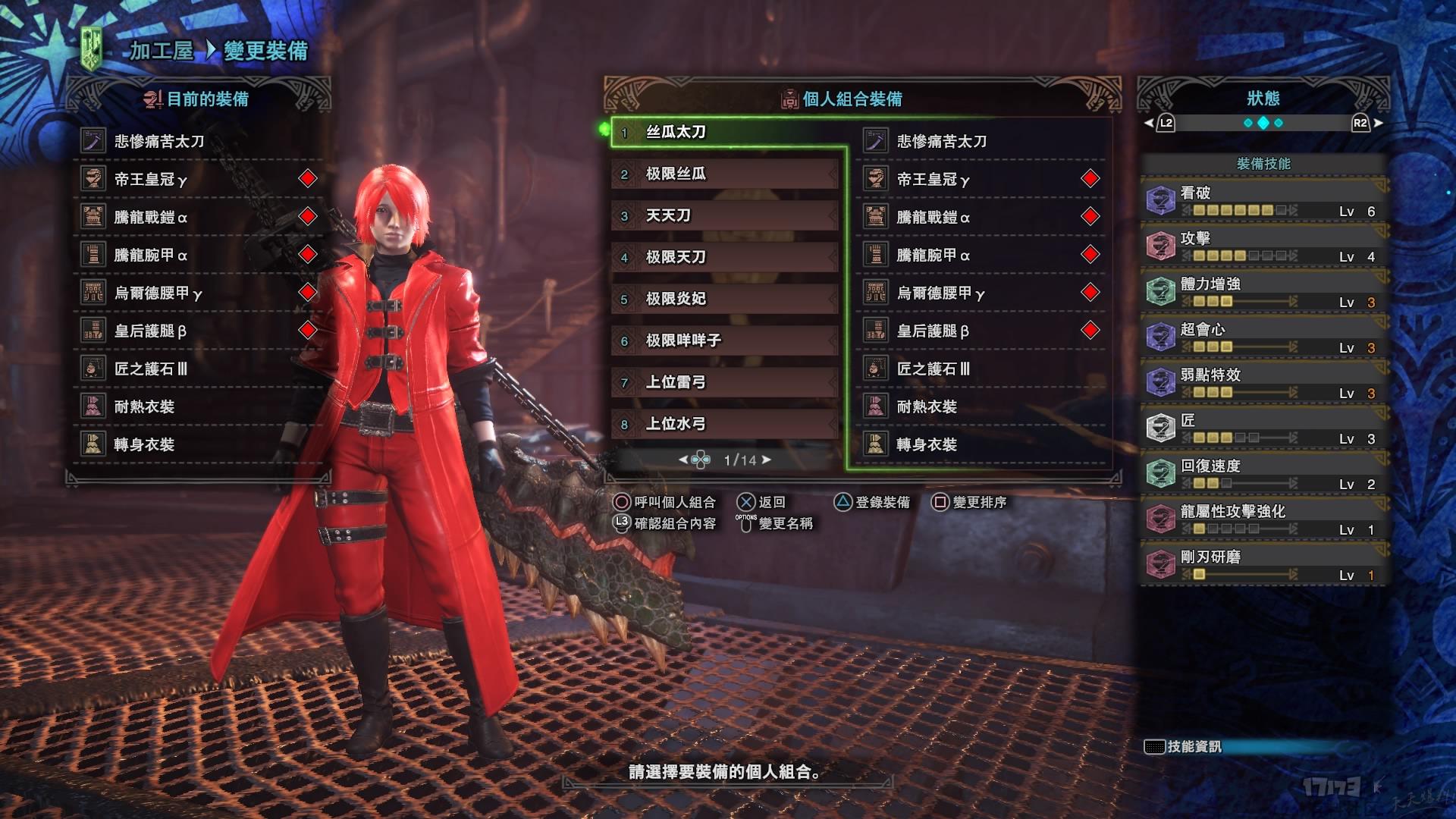Screen dimensions: 1456x819
Task: Select the 天天刀 loadout
Action: point(725,215)
